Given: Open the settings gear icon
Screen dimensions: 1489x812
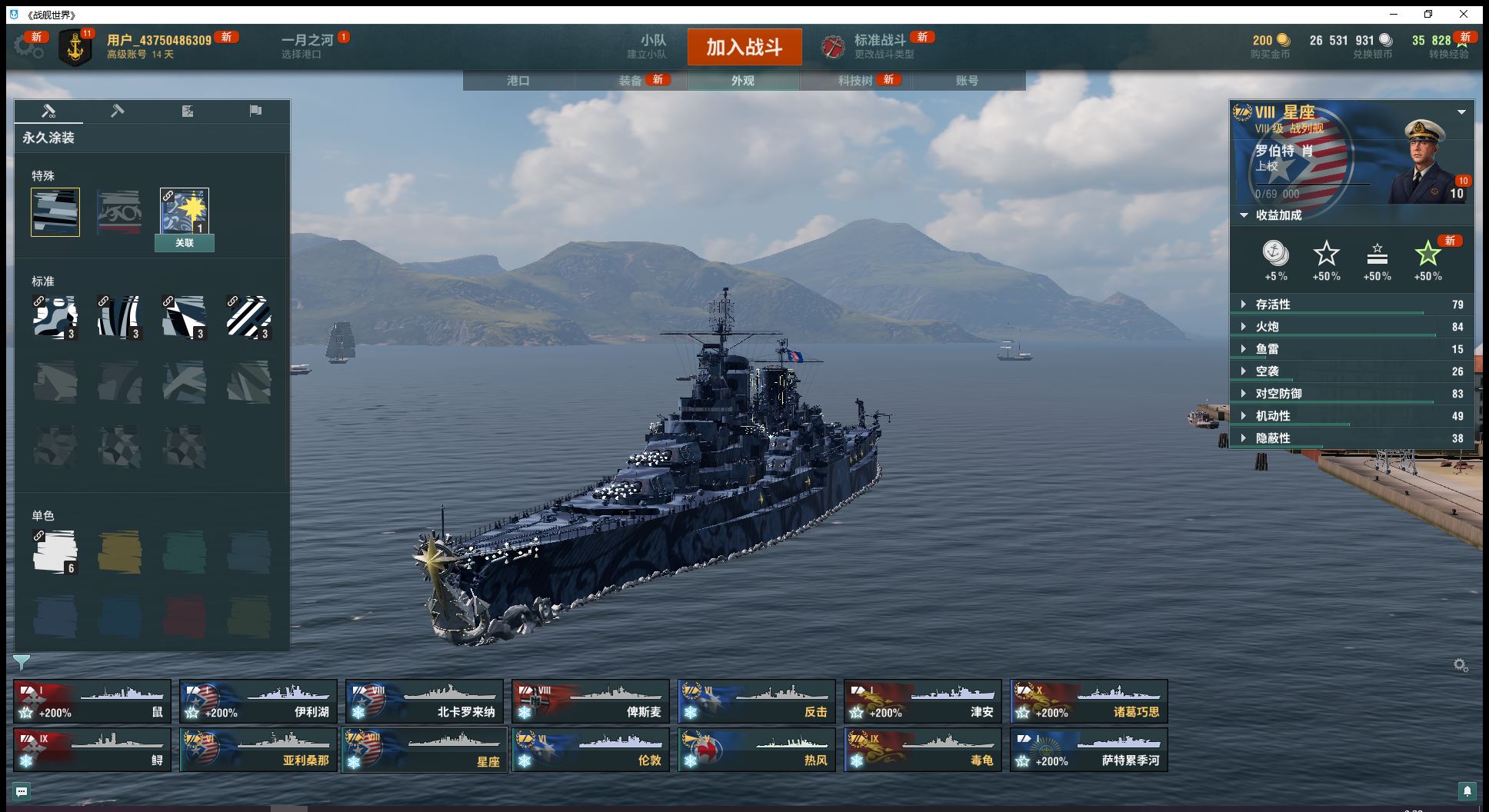Looking at the screenshot, I should [29, 48].
